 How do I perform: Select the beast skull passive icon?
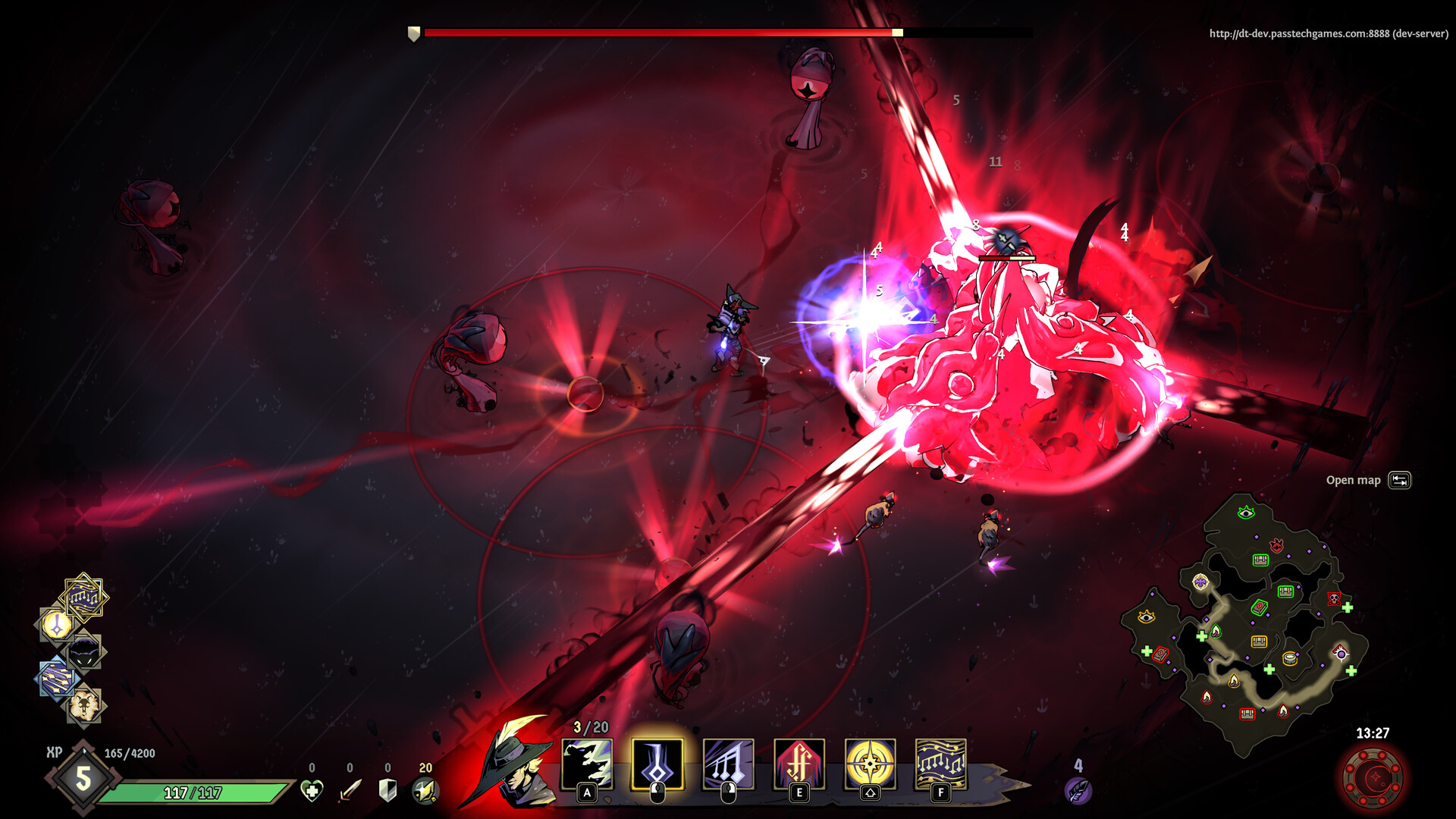click(x=84, y=707)
